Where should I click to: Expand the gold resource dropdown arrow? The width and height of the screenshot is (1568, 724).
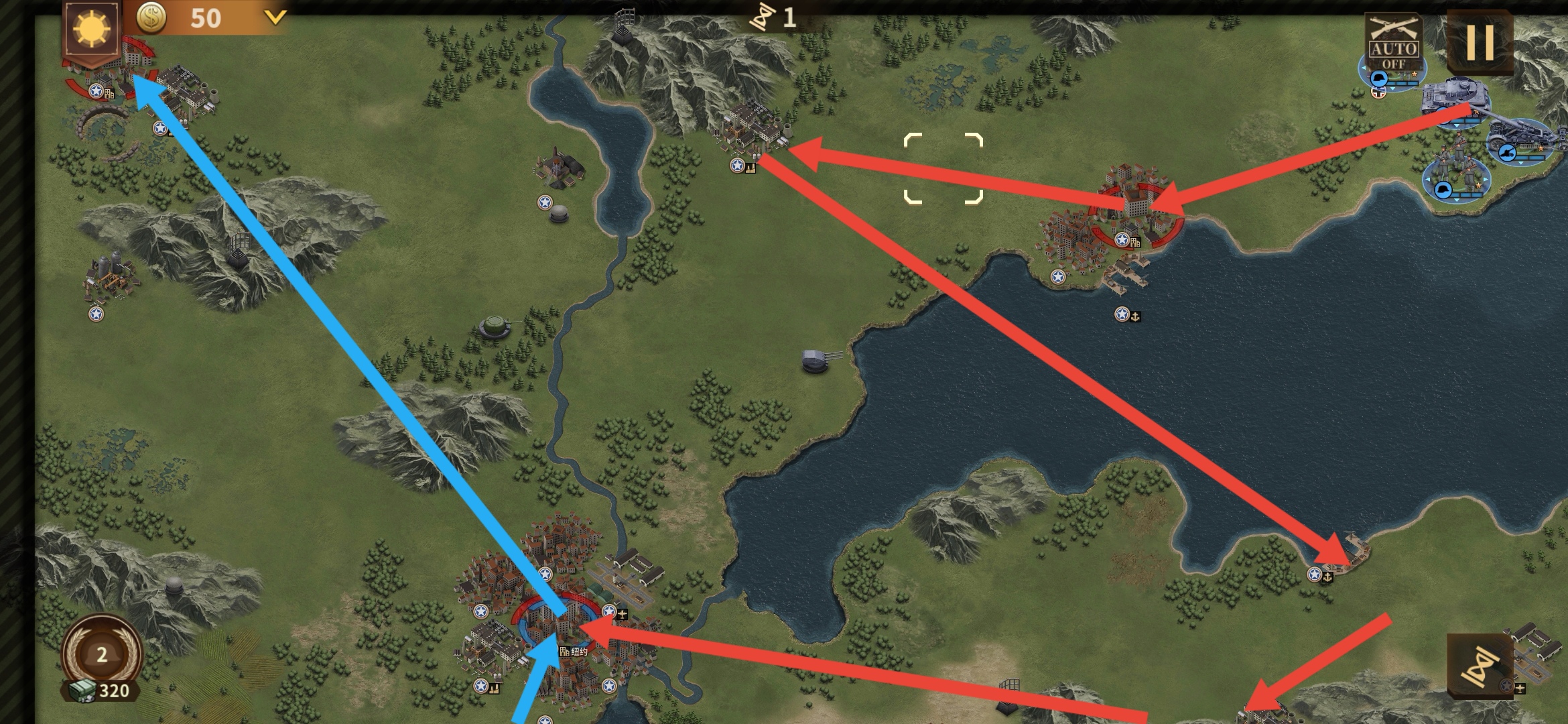(x=275, y=17)
